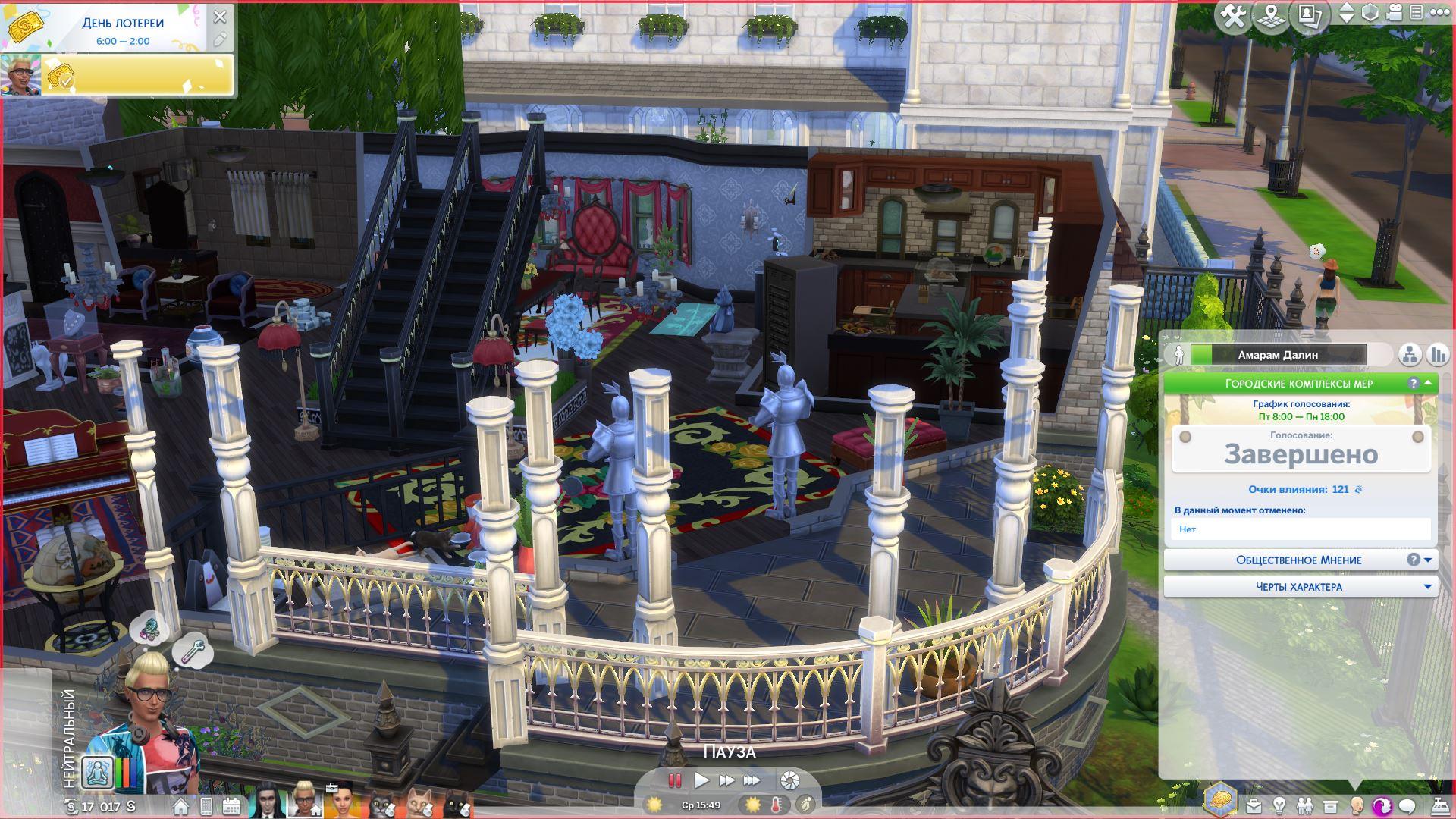Open the phone from the bottom bar
Screen dimensions: 1456x819
[206, 806]
